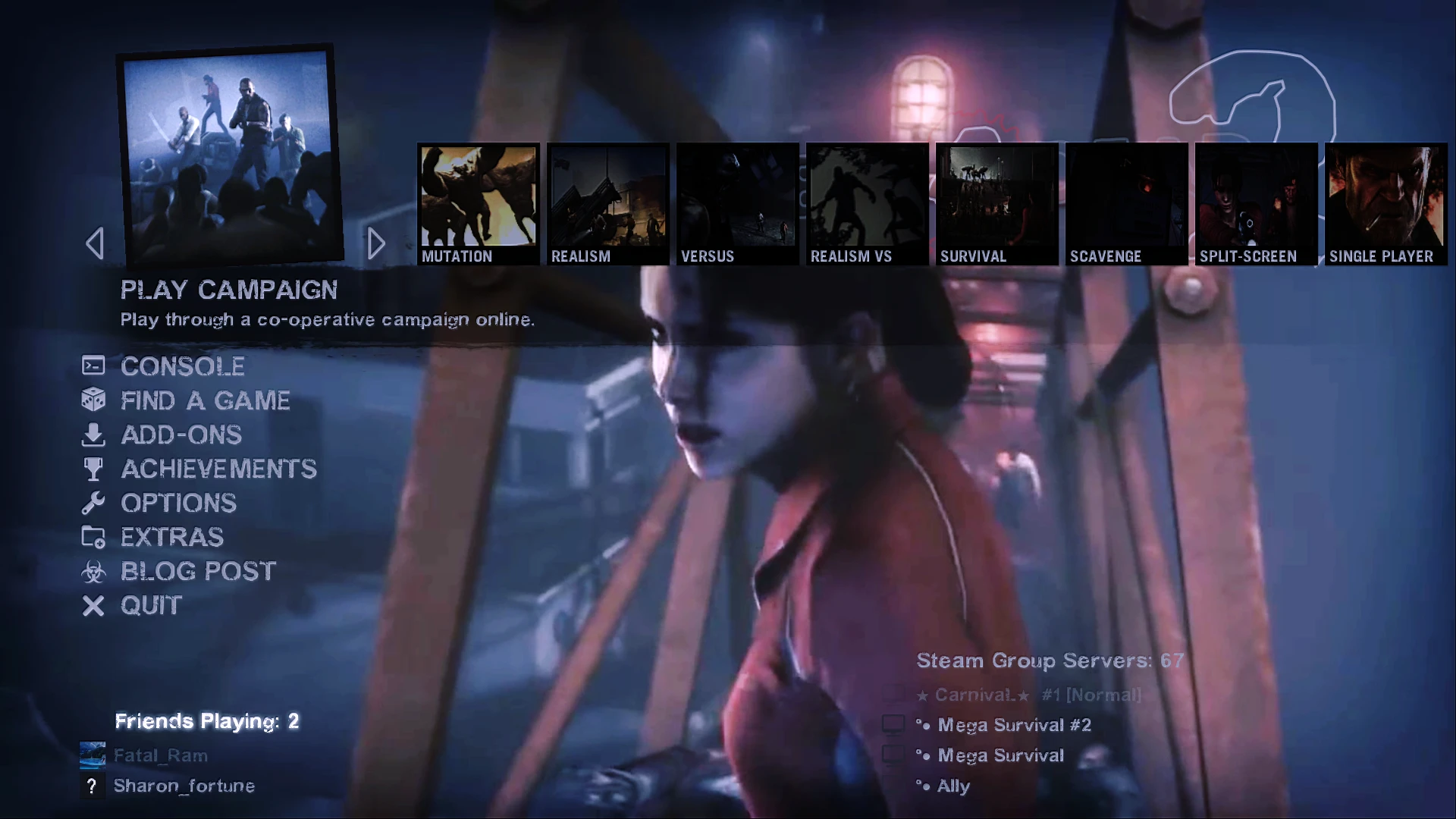Check the Mega Survival server box
Screen dimensions: 1456x819
(x=893, y=755)
